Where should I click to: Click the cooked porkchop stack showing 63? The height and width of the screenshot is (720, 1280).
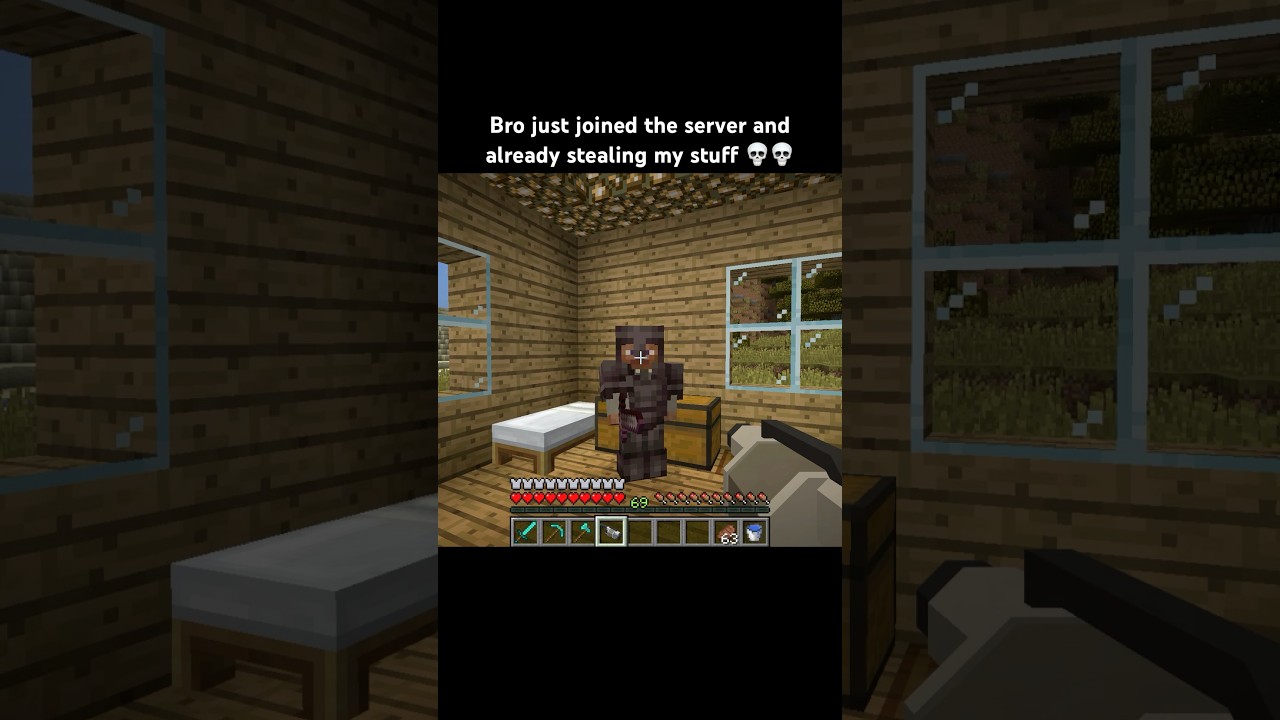click(725, 531)
